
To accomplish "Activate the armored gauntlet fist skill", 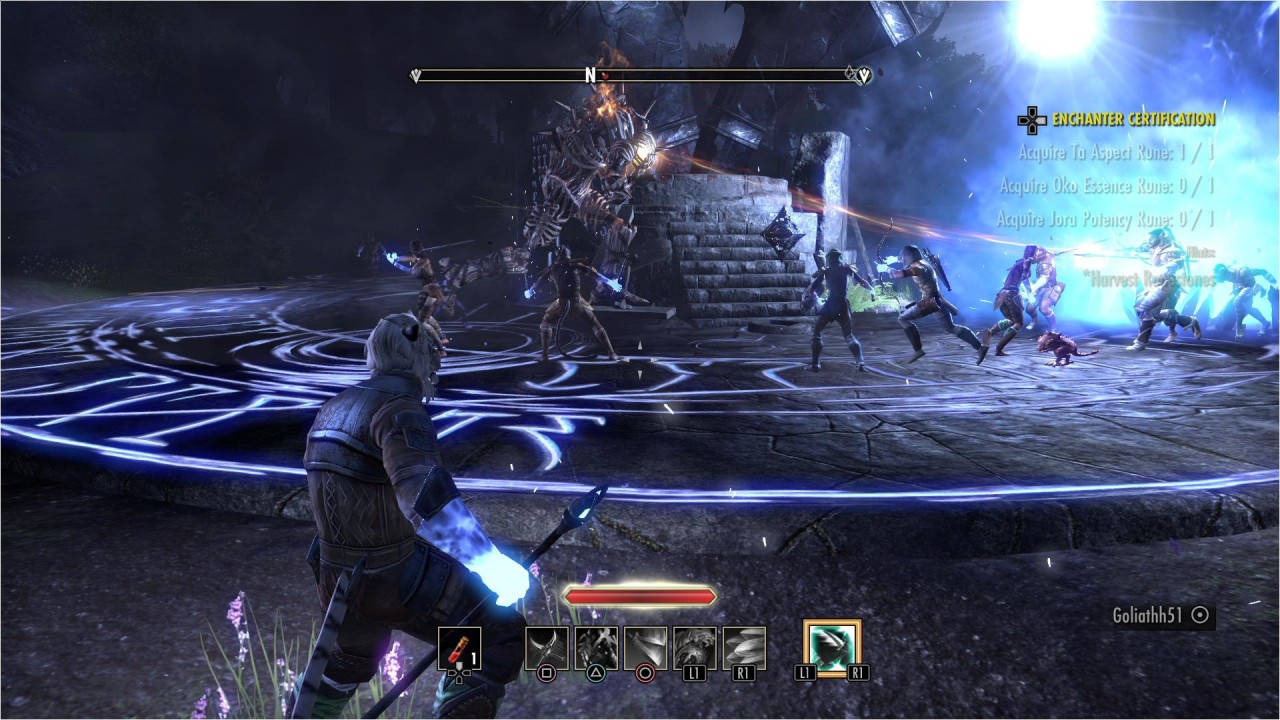I will (x=695, y=648).
